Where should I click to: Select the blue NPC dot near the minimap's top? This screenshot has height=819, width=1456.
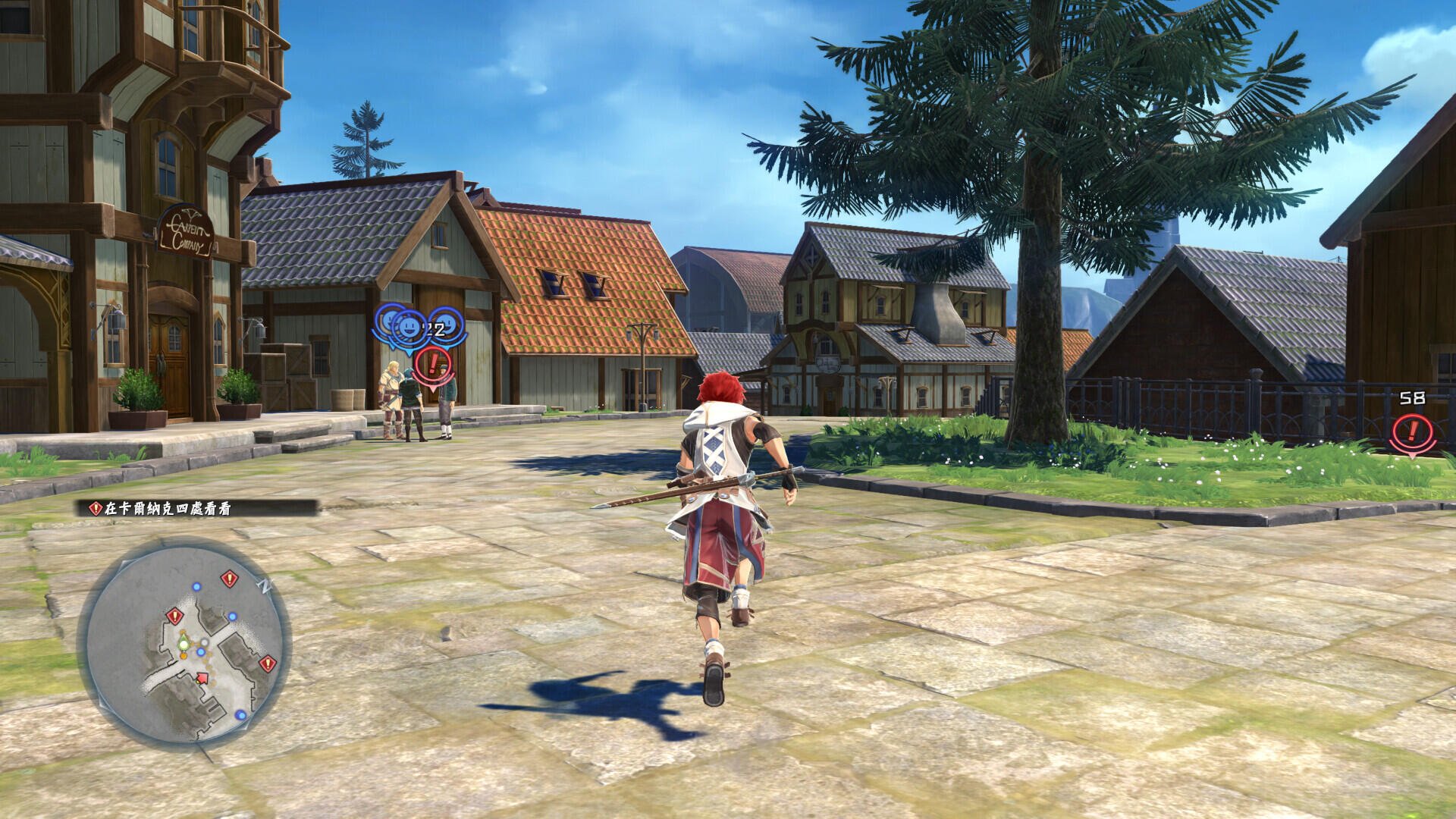[196, 585]
